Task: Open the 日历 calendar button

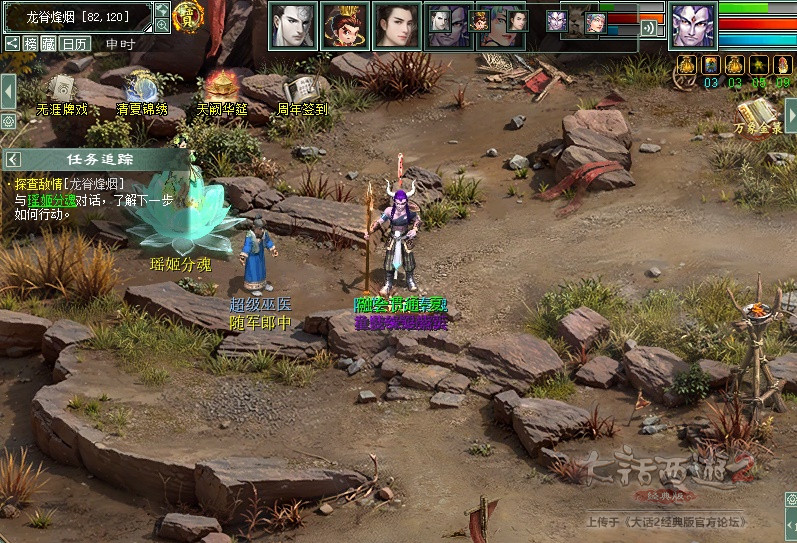Action: 74,44
